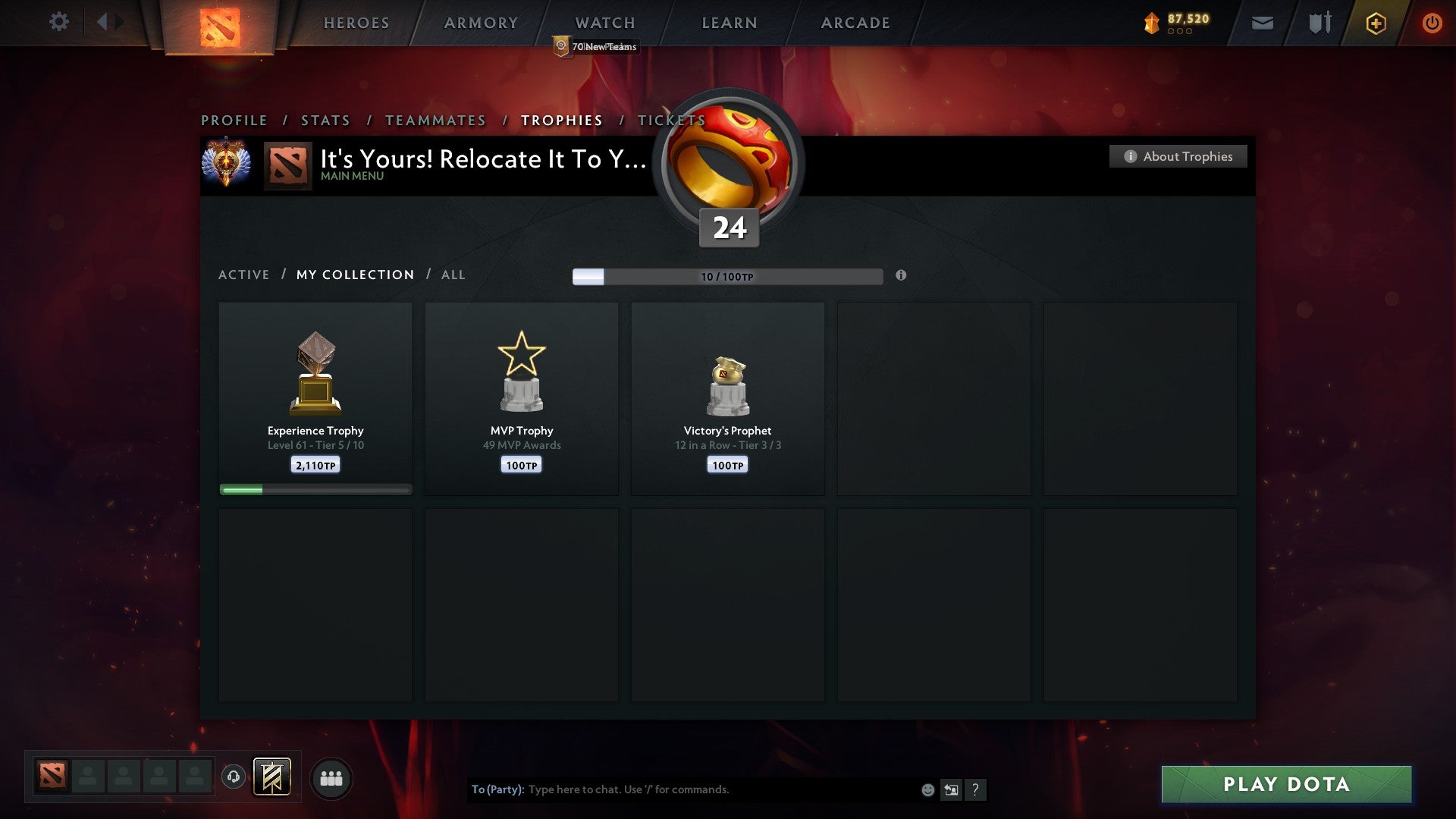Click the voice chat headset icon
Image resolution: width=1456 pixels, height=819 pixels.
tap(234, 777)
